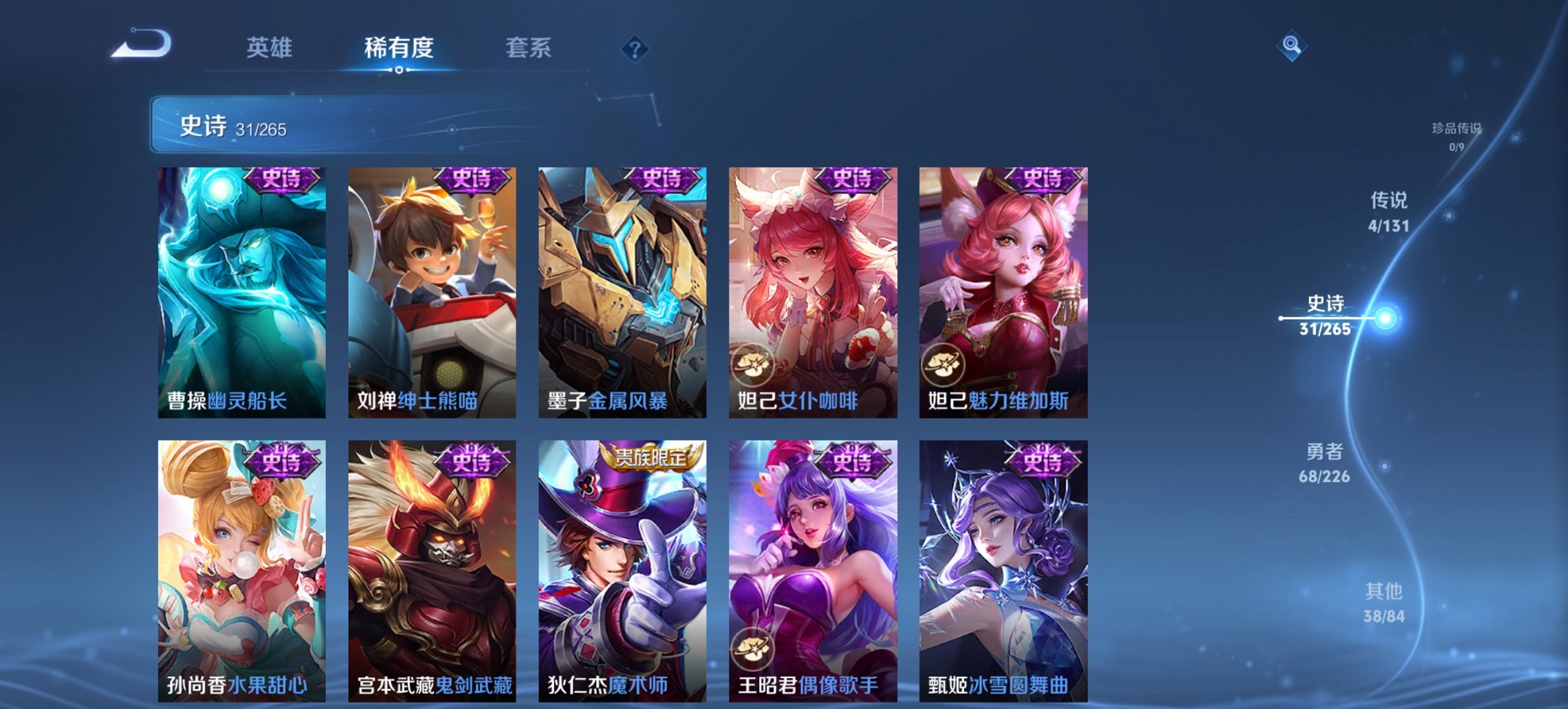Viewport: 1568px width, 709px height.
Task: Click the back arrow logo top left
Action: (x=141, y=44)
